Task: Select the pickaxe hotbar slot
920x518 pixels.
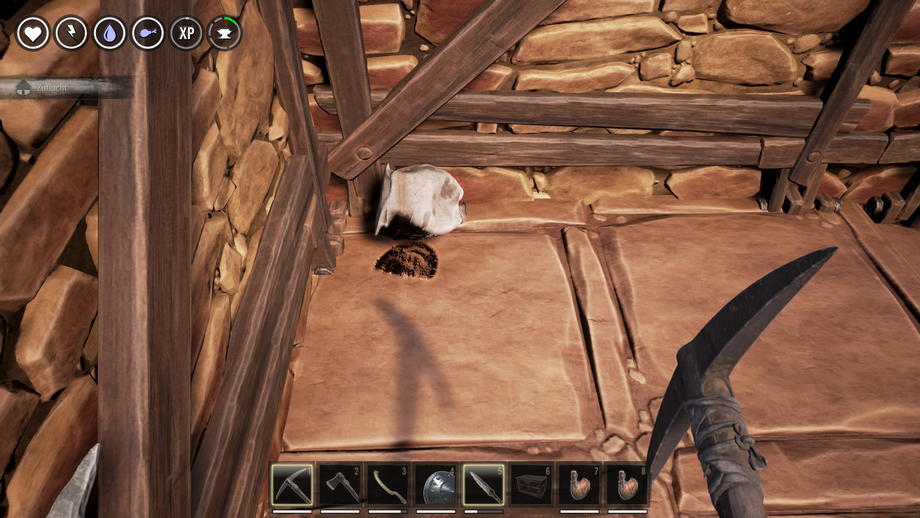Action: tap(291, 485)
